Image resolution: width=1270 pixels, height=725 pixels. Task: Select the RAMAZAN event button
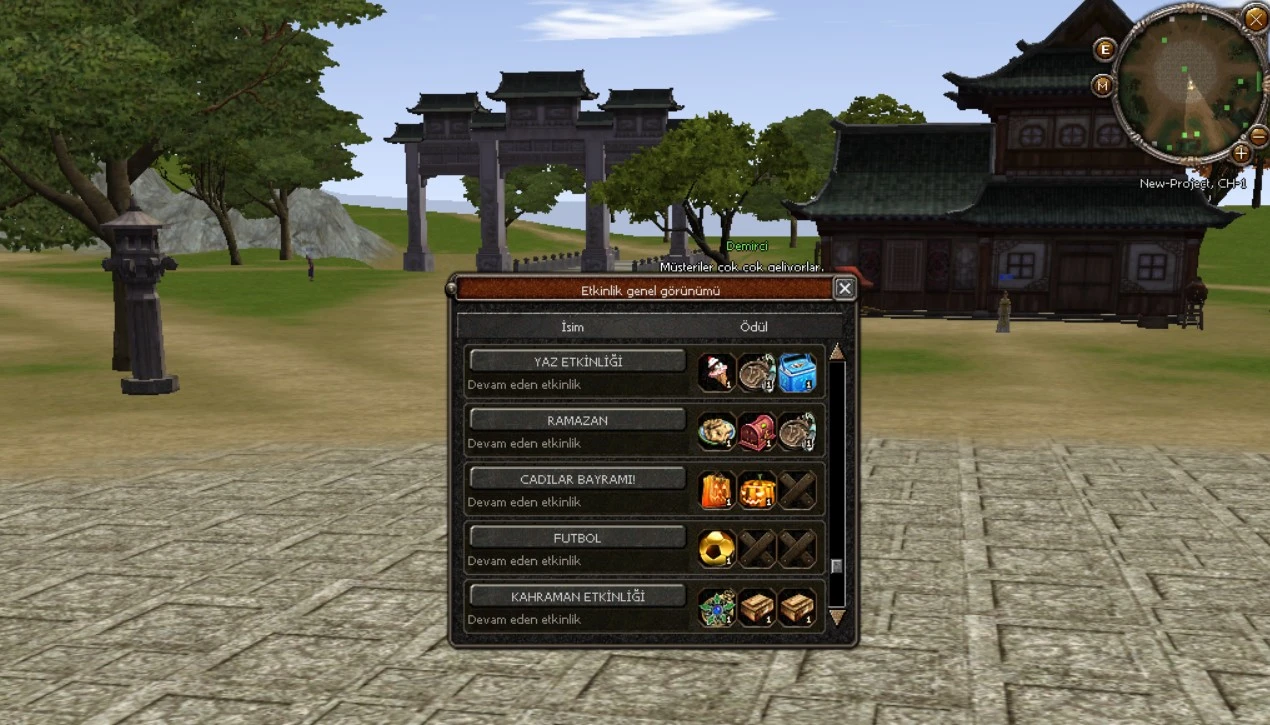[577, 420]
